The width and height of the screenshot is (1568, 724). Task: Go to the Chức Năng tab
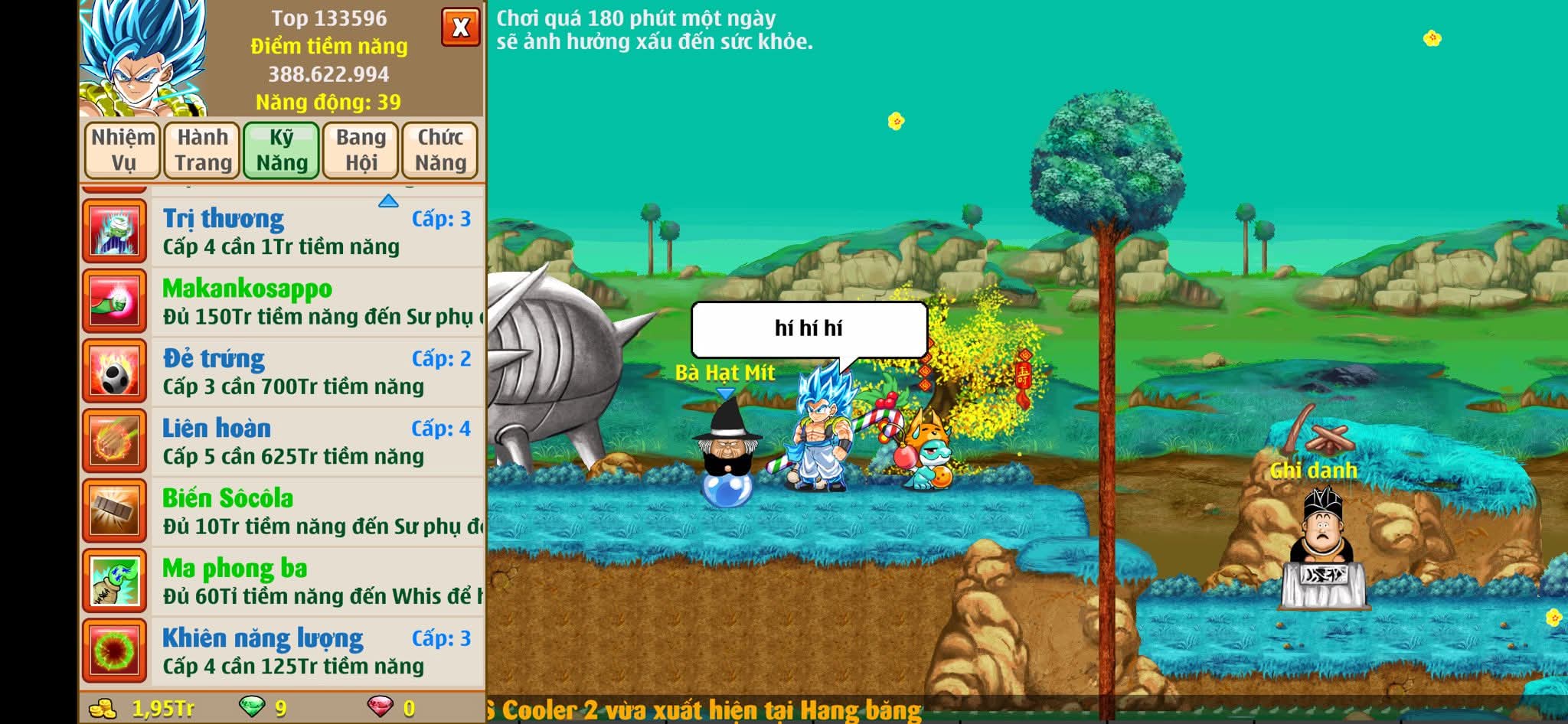pos(440,150)
